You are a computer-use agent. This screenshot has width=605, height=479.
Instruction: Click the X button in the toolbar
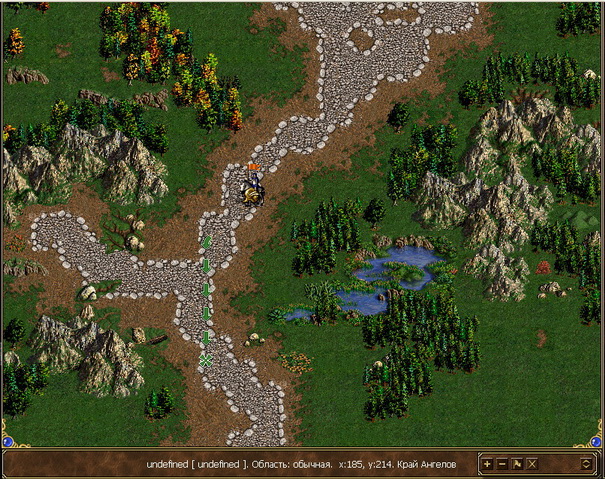[x=532, y=464]
